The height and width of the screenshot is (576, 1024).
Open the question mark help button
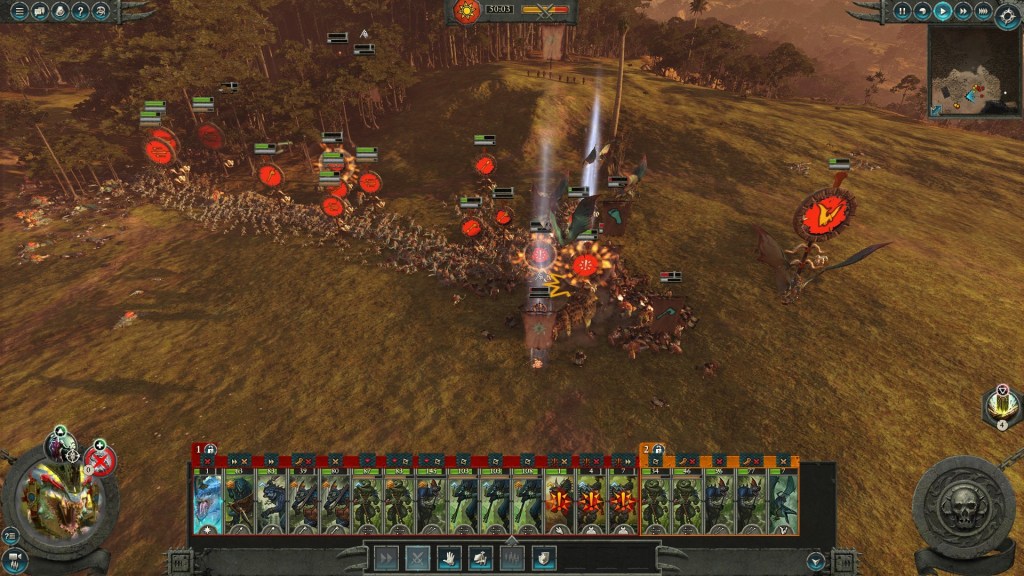point(81,12)
